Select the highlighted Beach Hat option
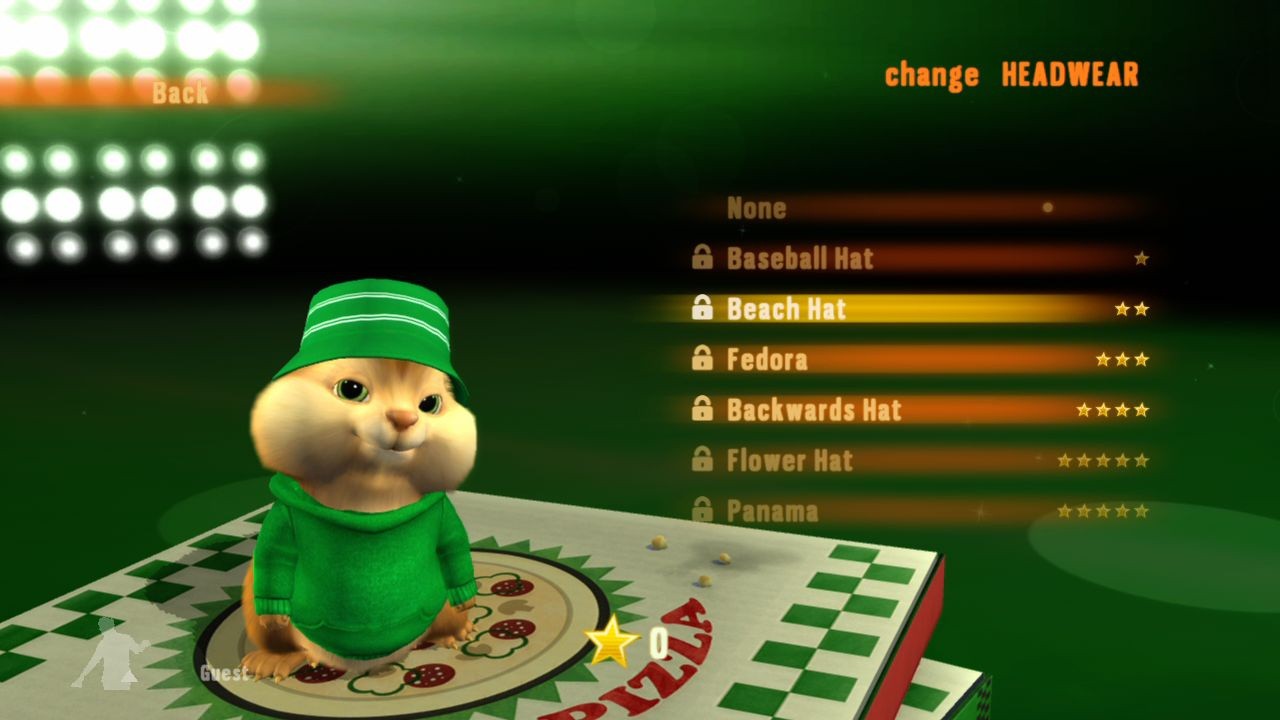 click(790, 309)
